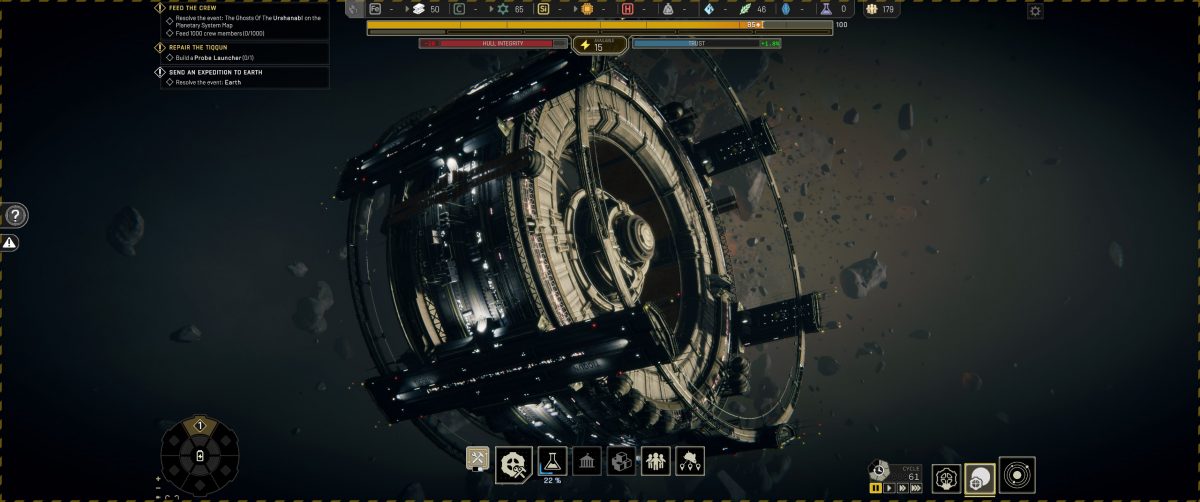Select sector 1 on the station wheel

(199, 426)
